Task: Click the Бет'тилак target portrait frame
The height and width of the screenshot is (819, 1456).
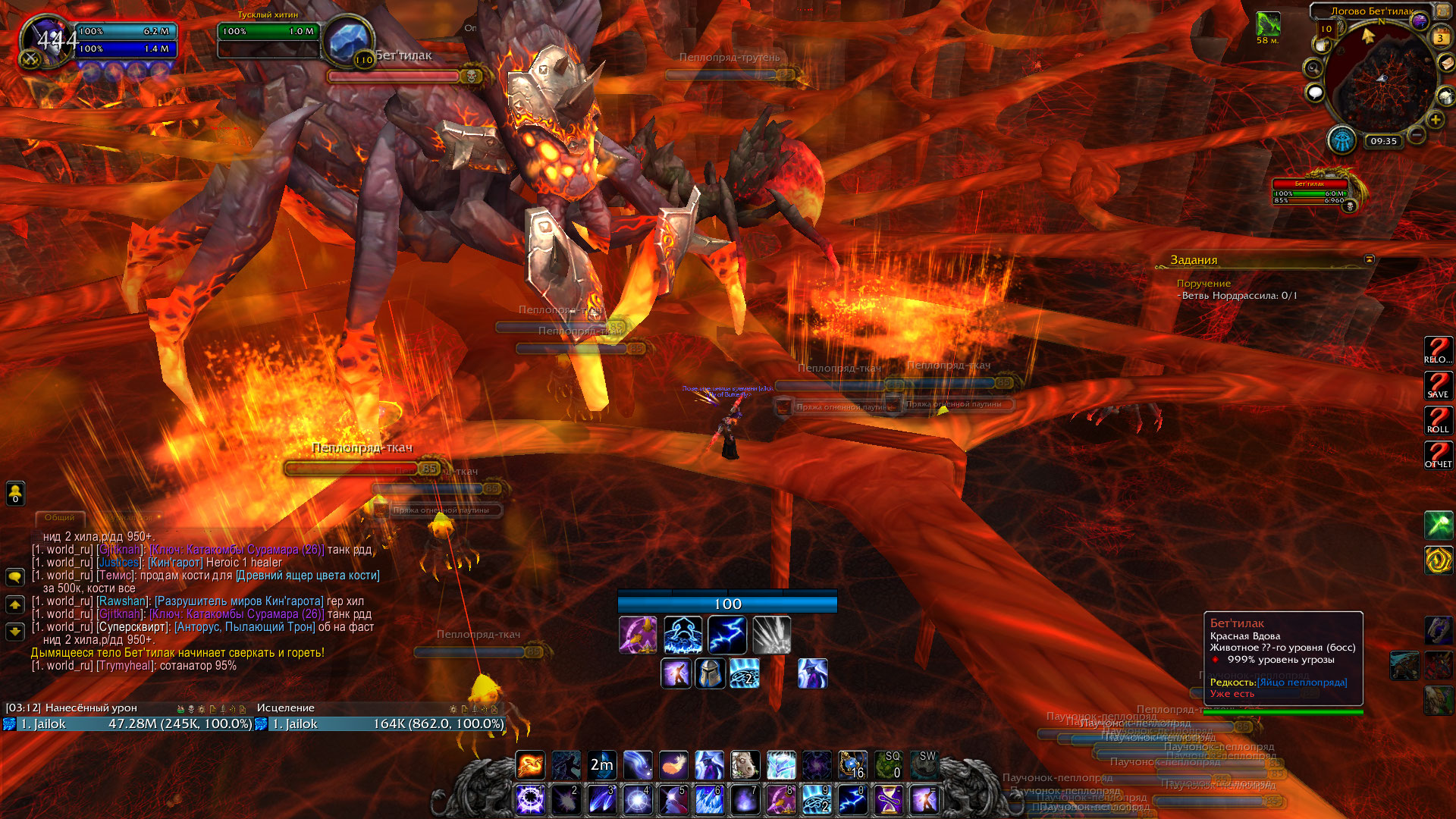Action: [350, 42]
